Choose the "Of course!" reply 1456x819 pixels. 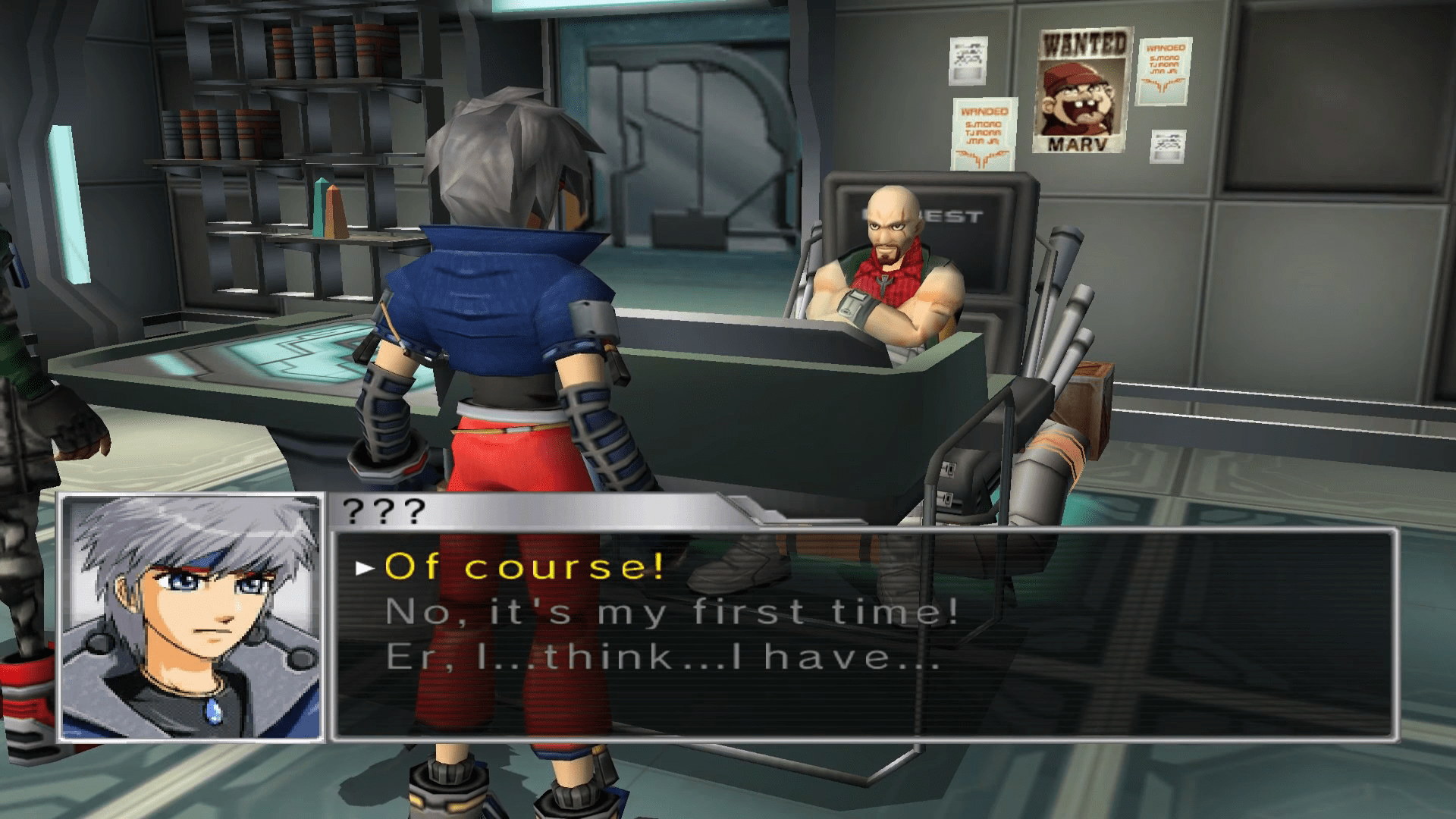tap(525, 566)
